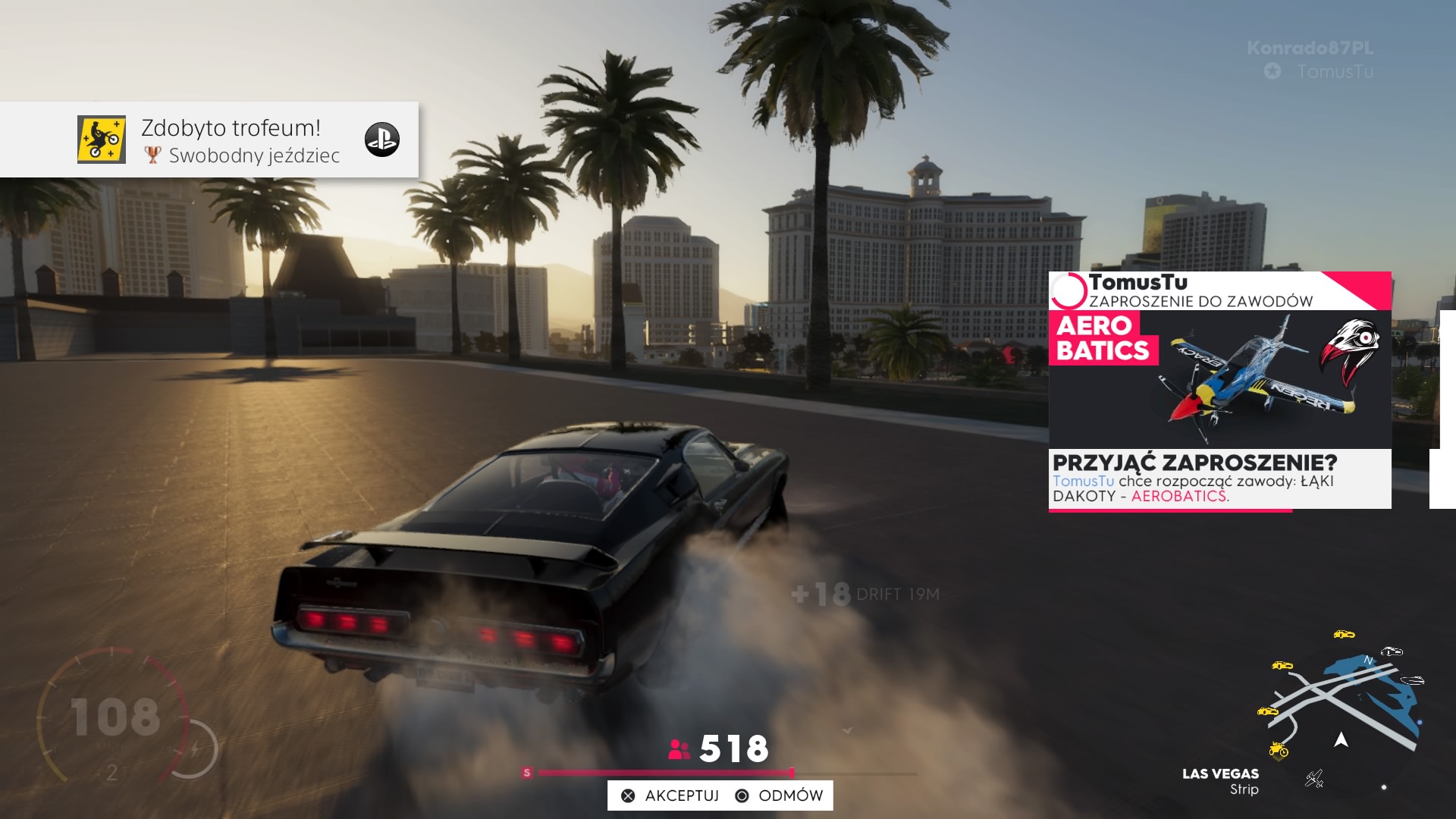Screen dimensions: 1456x819
Task: Select the plane marker below the minimap
Action: [1314, 778]
